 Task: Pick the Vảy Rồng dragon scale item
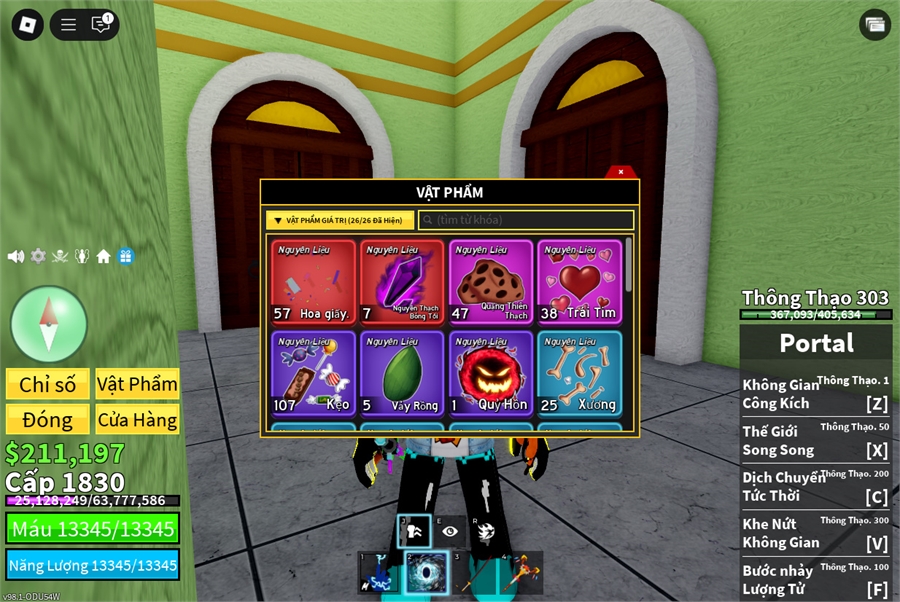coord(402,373)
